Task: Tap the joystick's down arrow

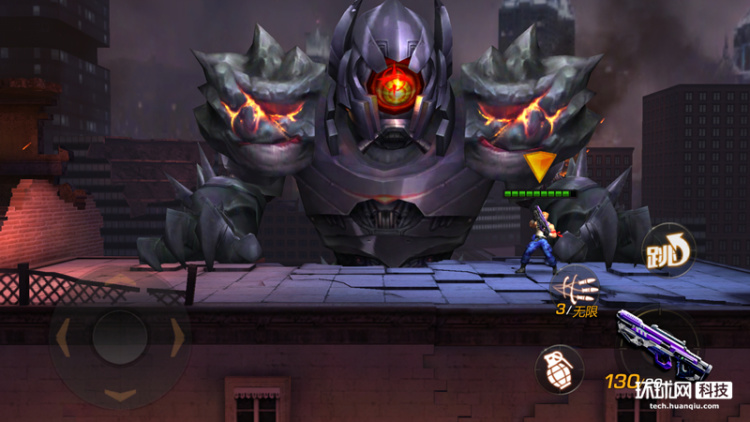Action: point(120,394)
